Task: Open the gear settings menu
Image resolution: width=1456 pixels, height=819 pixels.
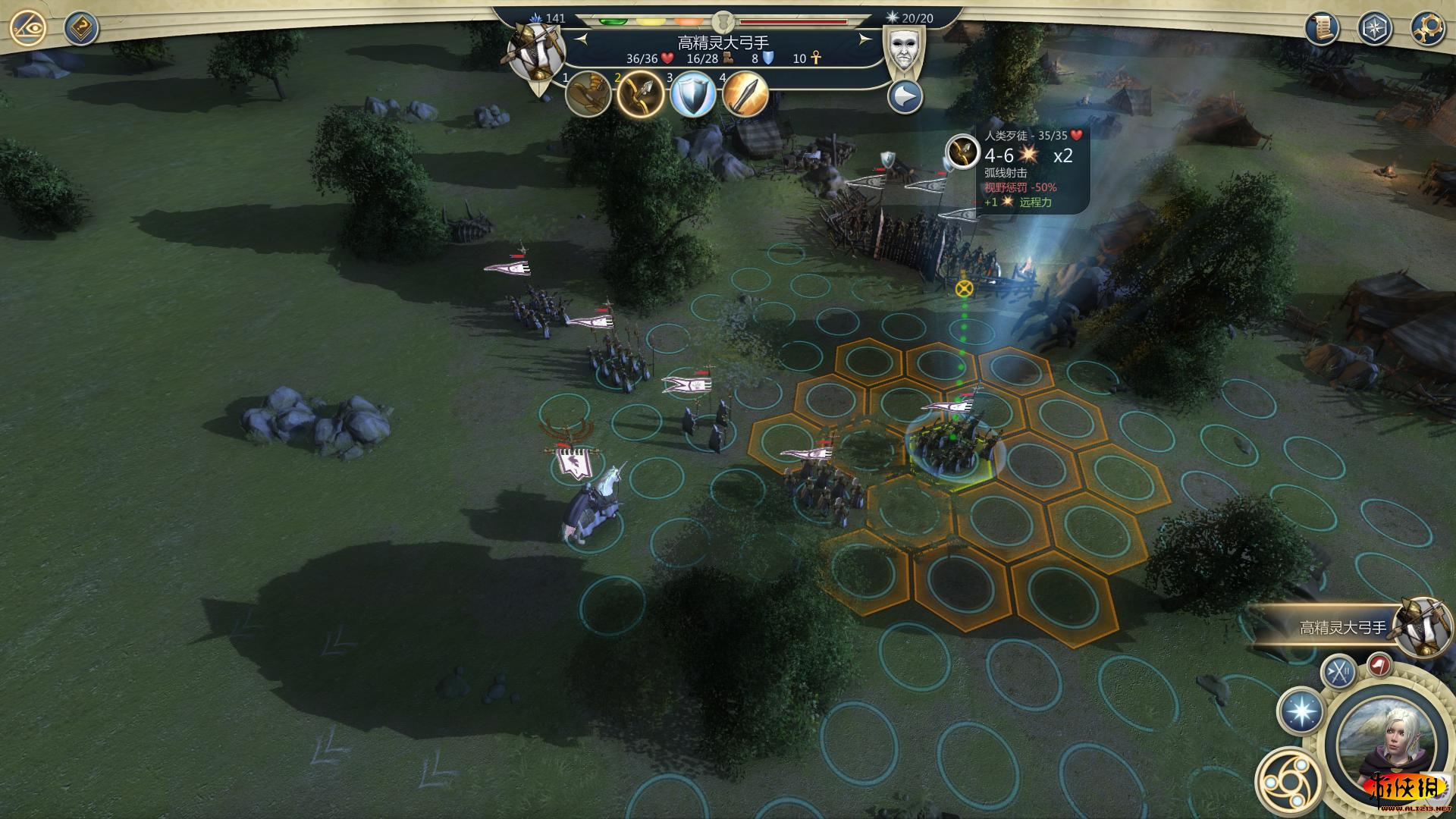Action: [1426, 29]
